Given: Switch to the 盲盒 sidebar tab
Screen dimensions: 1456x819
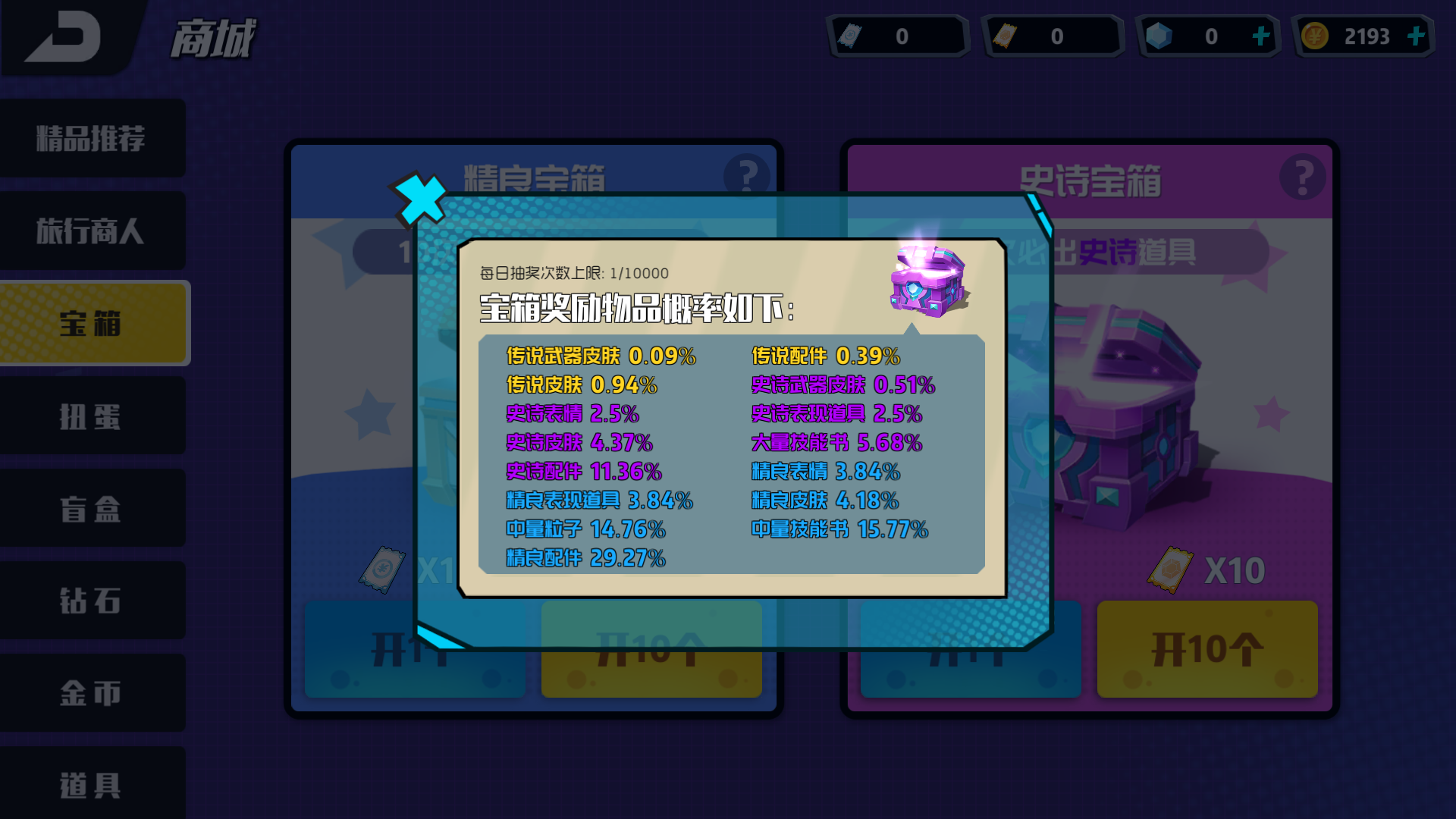Looking at the screenshot, I should tap(92, 508).
